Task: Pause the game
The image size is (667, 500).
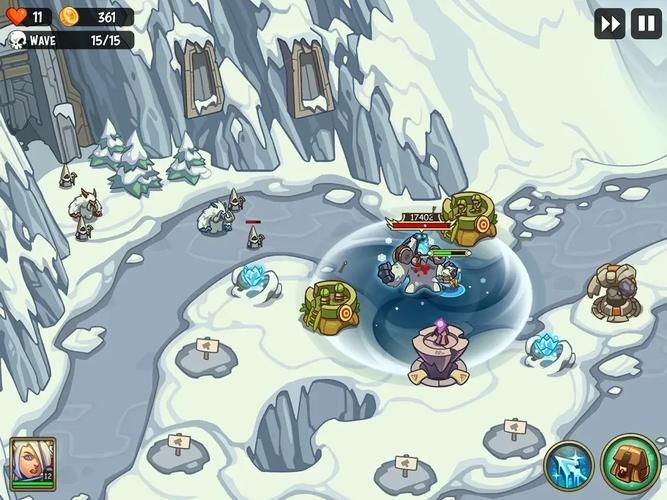Action: tap(646, 23)
